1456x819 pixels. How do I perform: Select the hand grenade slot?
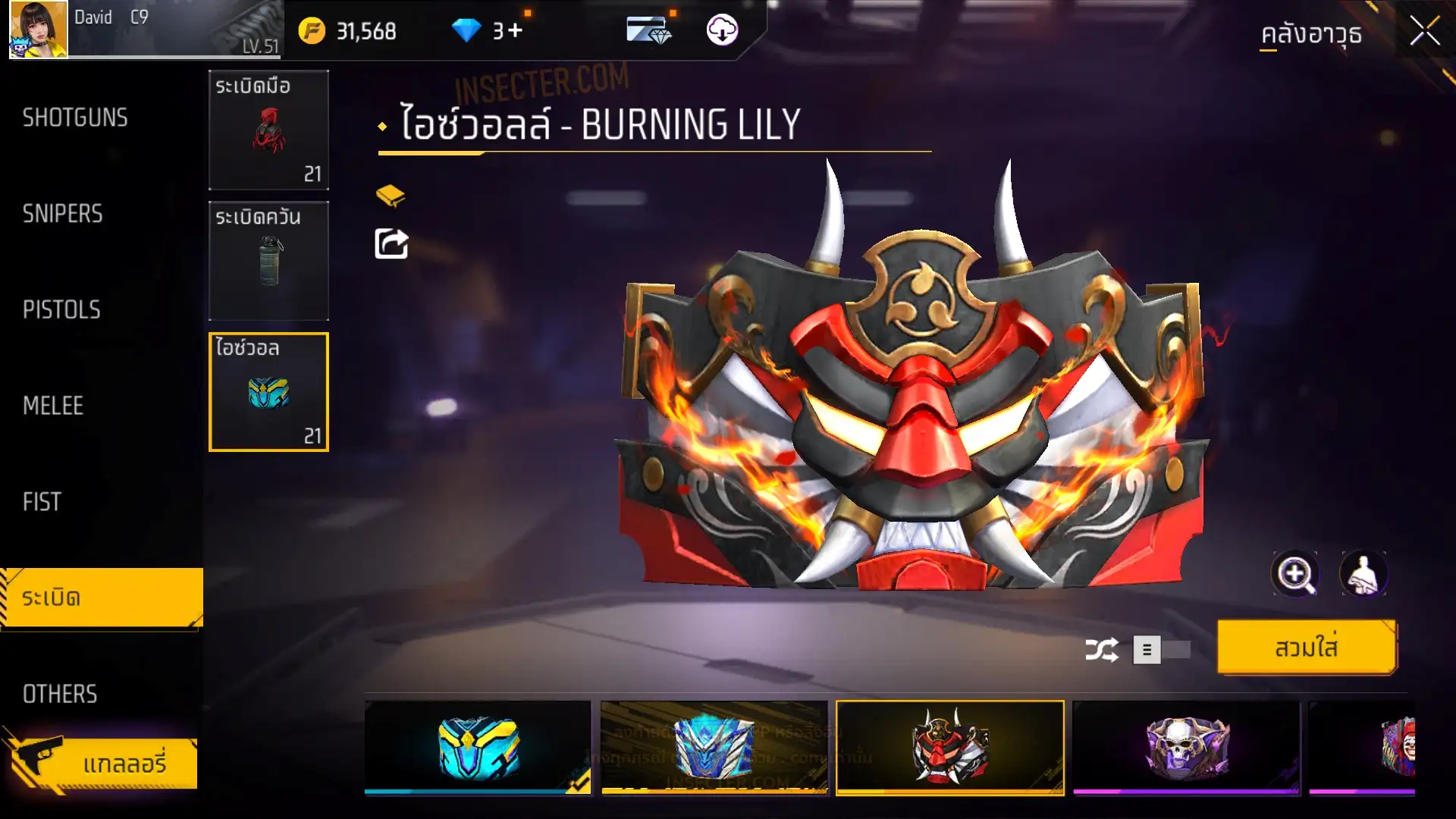click(268, 130)
